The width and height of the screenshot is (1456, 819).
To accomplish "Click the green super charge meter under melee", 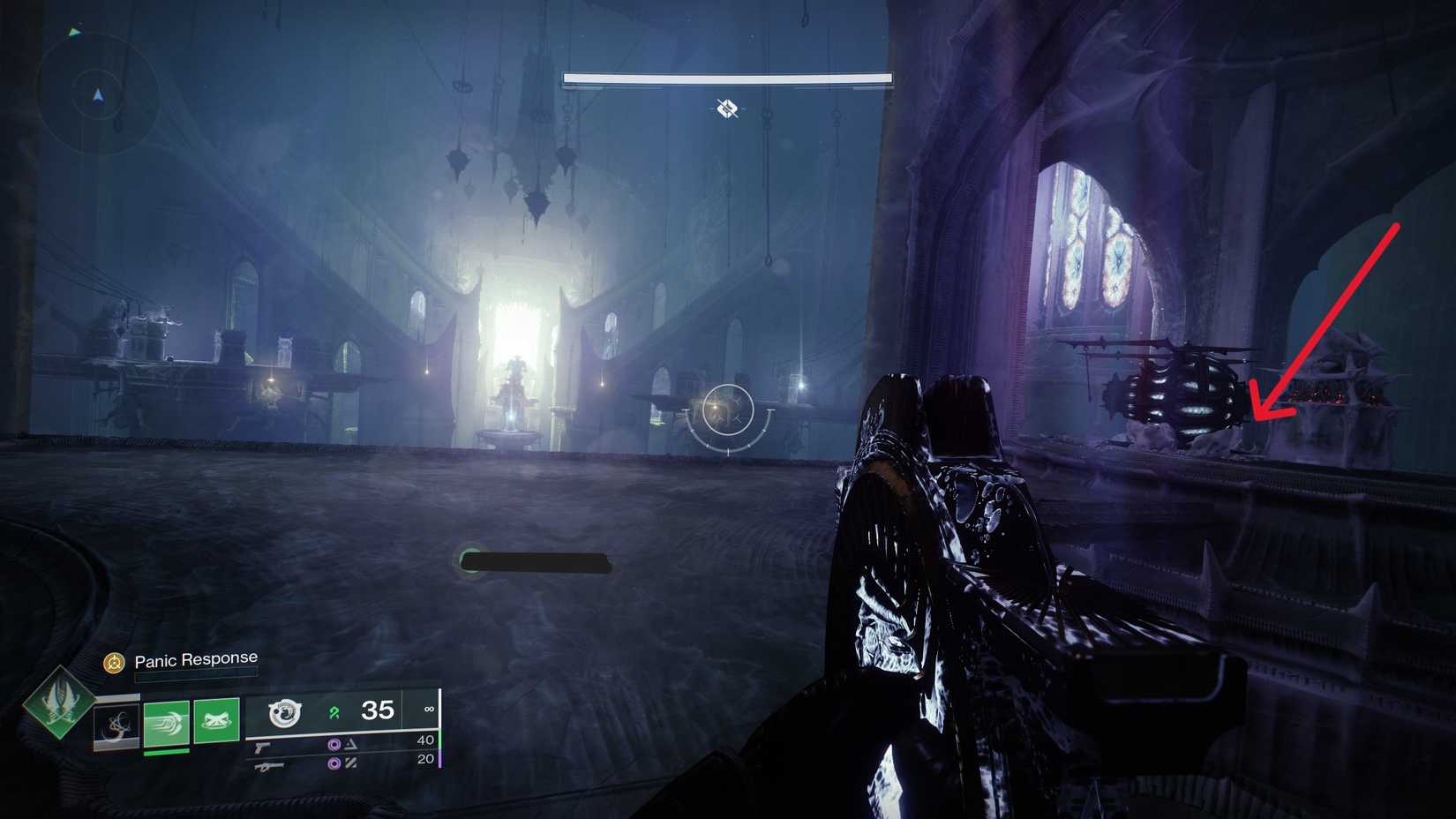I will [166, 753].
